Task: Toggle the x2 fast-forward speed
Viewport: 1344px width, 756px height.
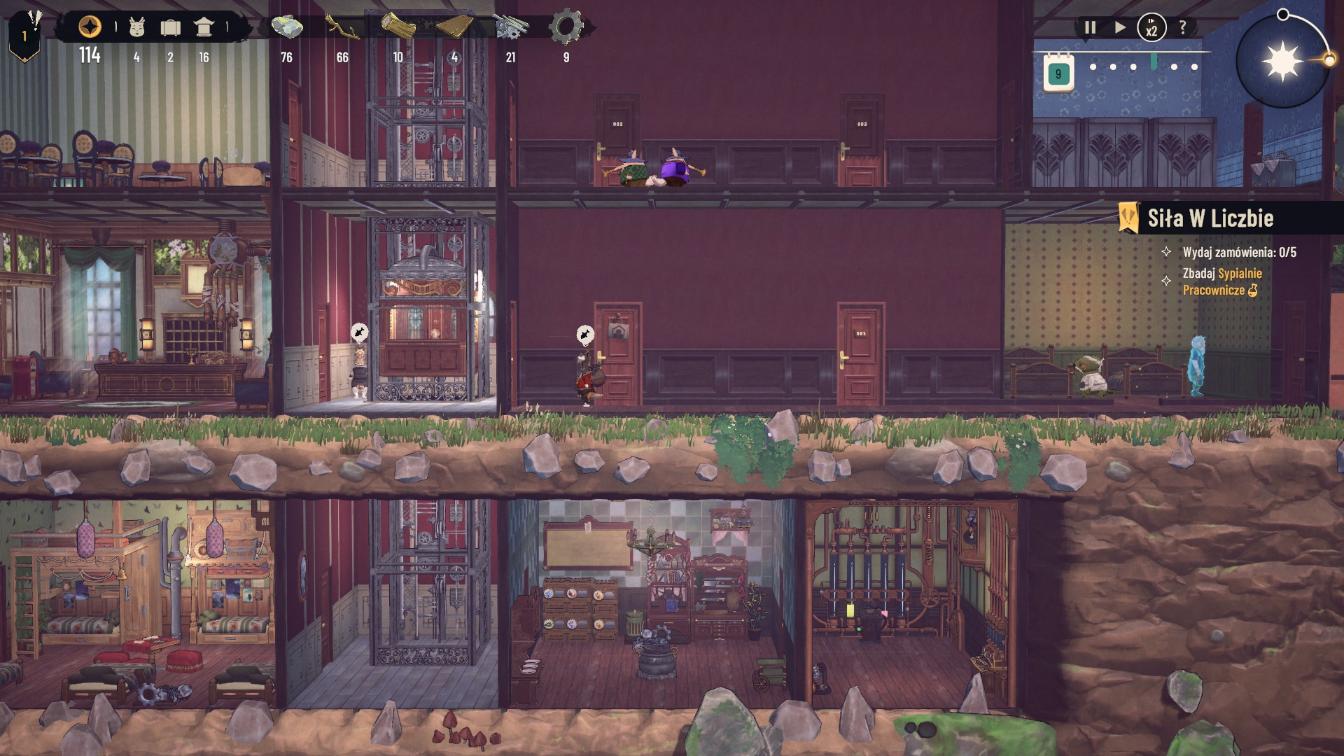Action: (x=1152, y=28)
